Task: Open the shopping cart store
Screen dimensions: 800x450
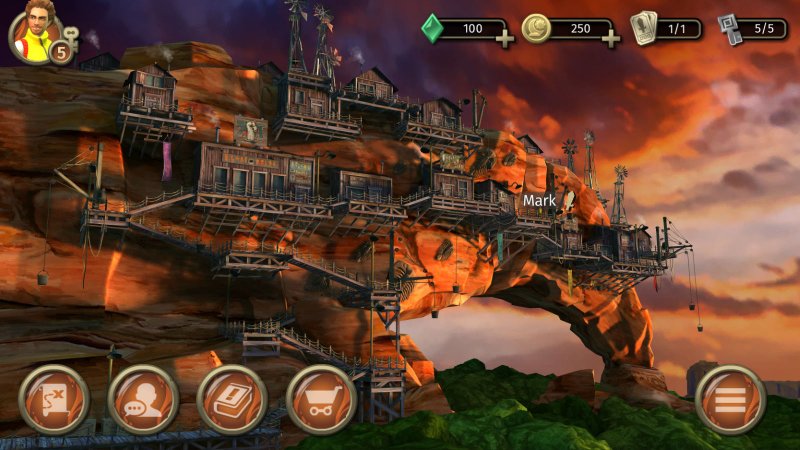Action: 321,398
